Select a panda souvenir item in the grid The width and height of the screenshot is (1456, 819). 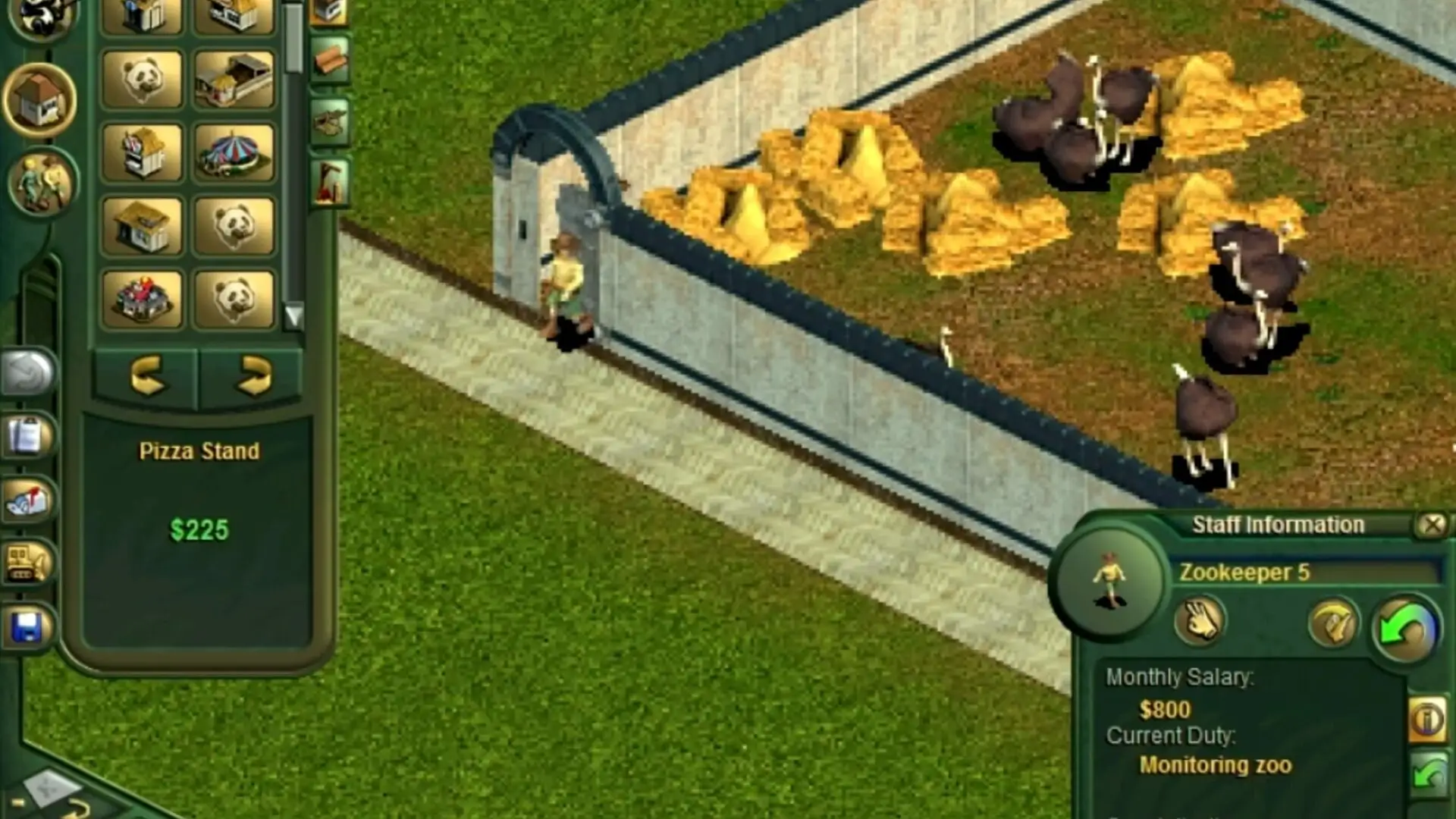pyautogui.click(x=235, y=225)
